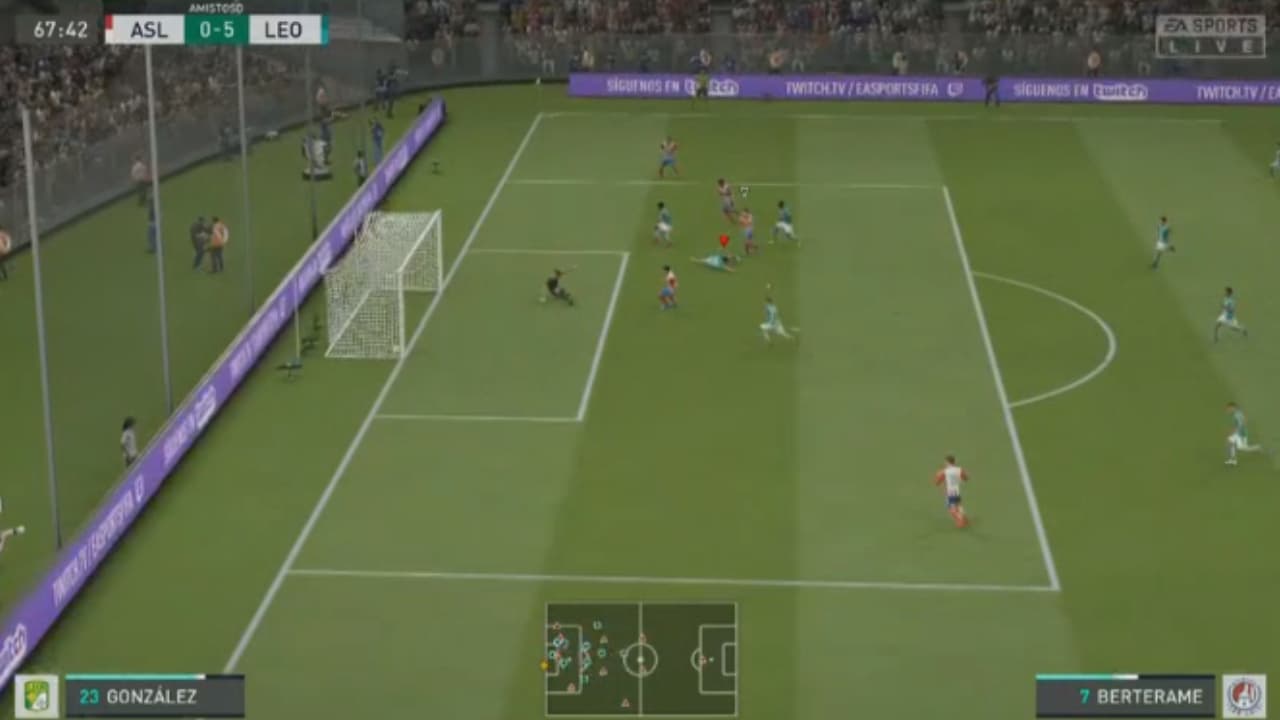The image size is (1280, 720).
Task: Toggle the 2D minimap radar
Action: 640,655
